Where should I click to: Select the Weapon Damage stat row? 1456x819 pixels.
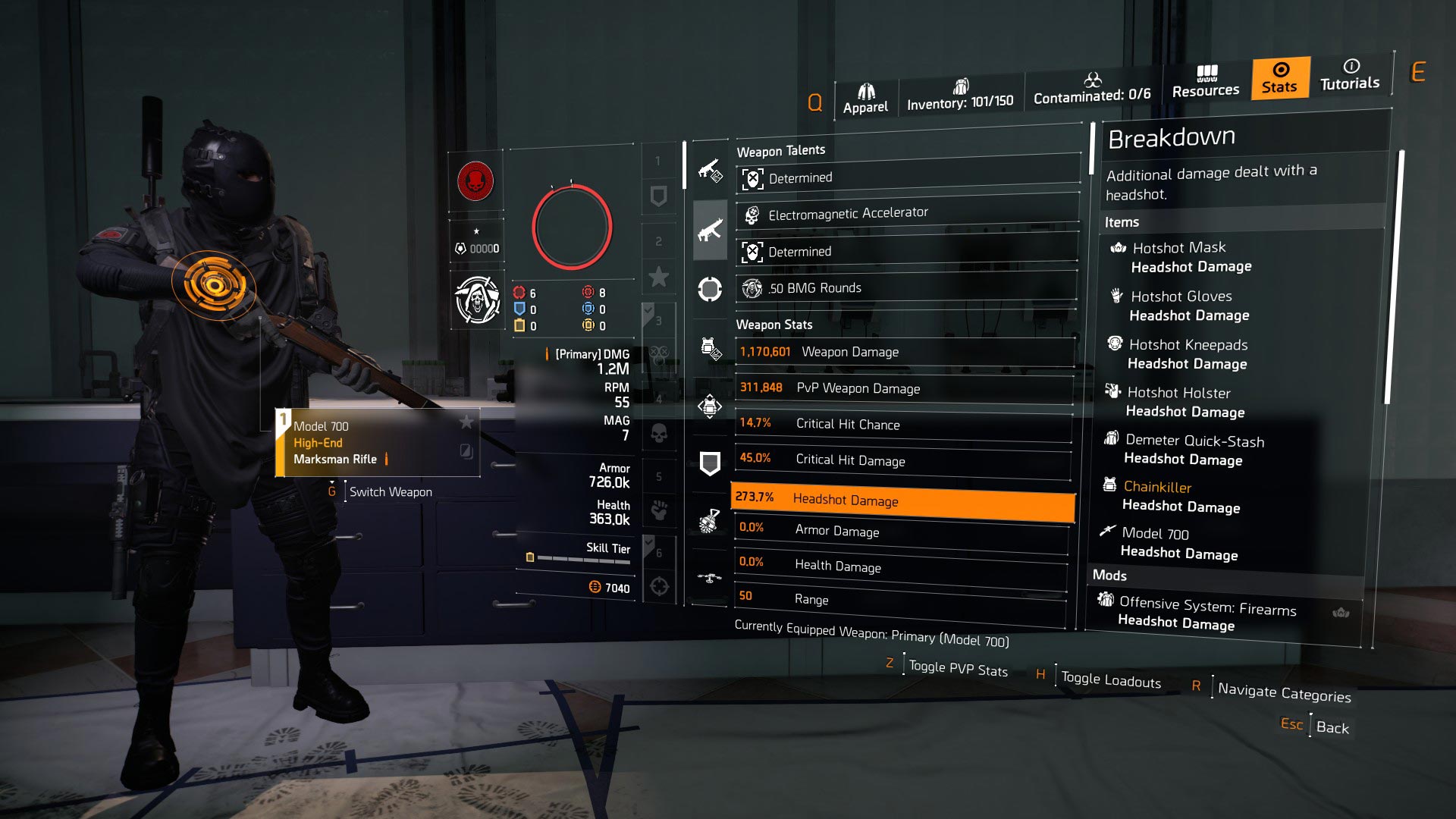pos(904,352)
